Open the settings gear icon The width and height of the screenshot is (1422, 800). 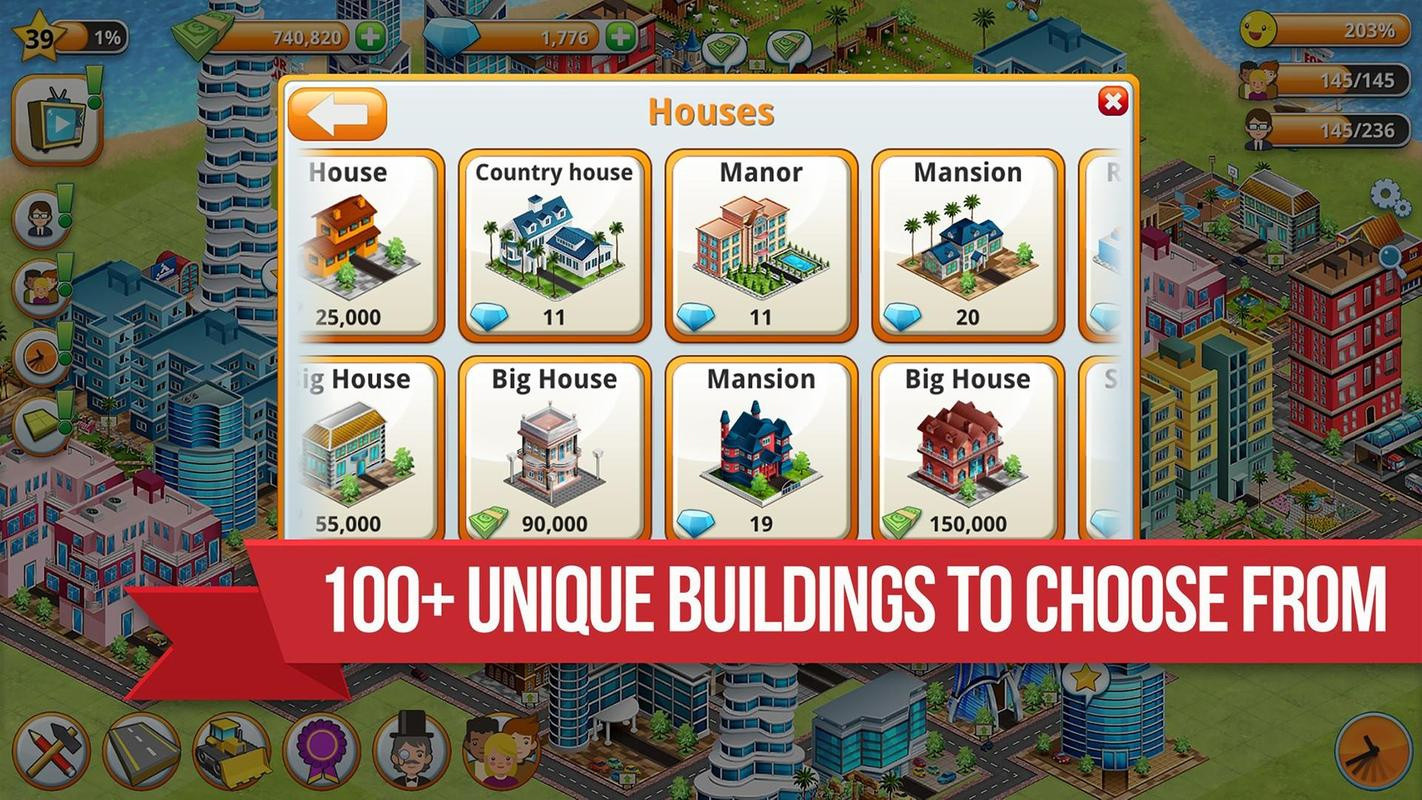click(x=1385, y=193)
